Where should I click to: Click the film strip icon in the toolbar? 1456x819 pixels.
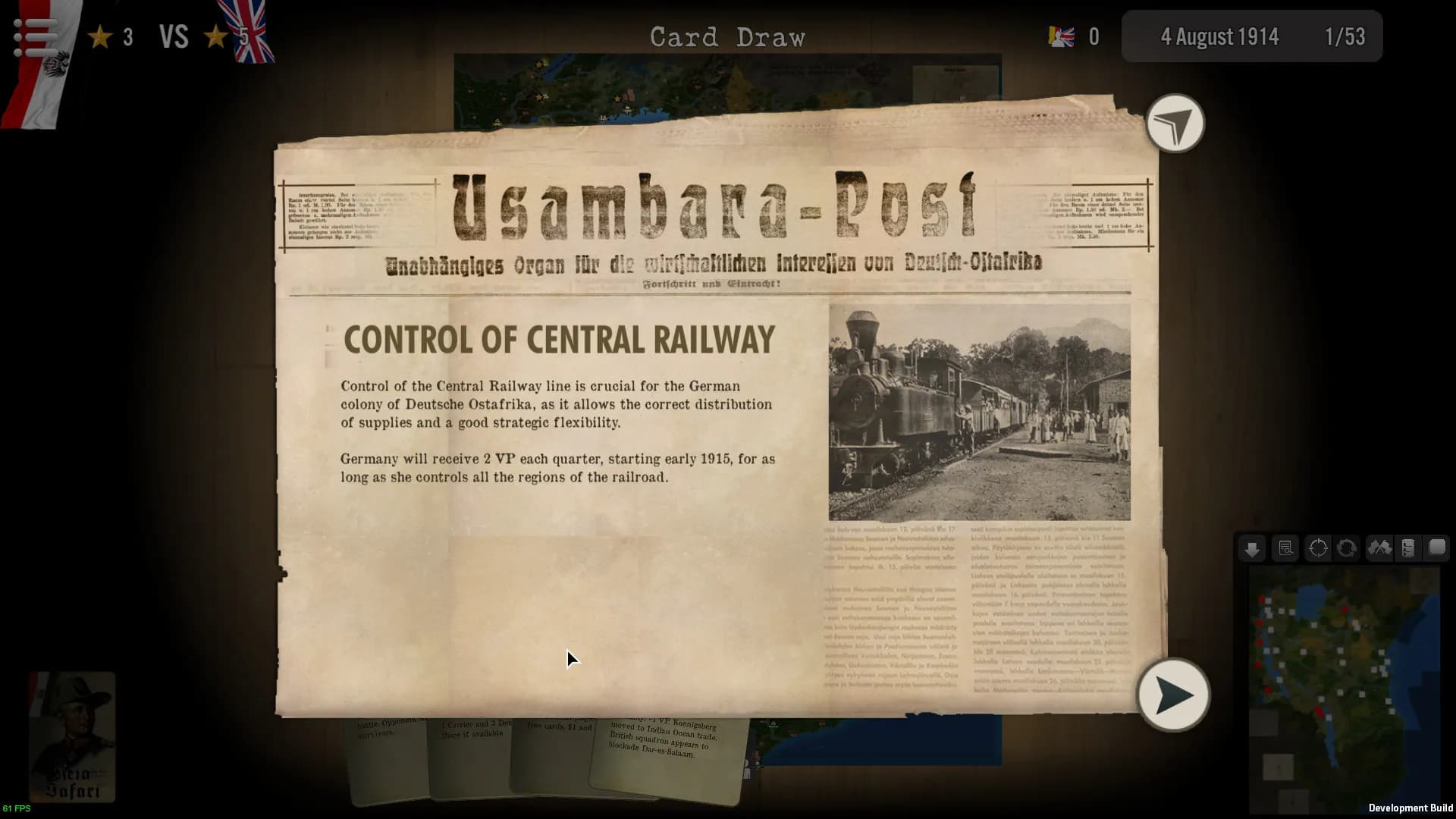click(1407, 548)
